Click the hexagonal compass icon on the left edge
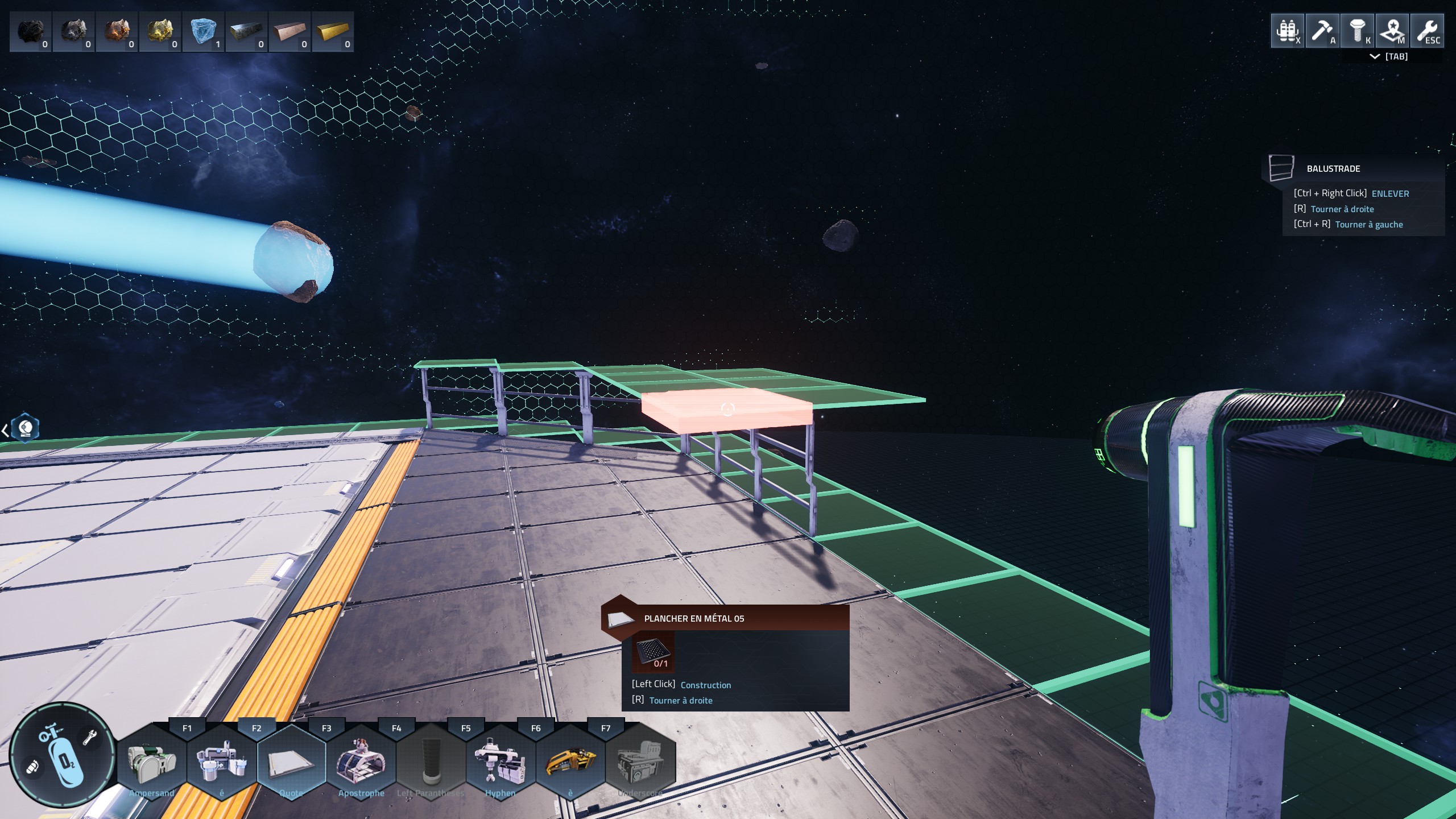Viewport: 1456px width, 819px height. [x=24, y=428]
